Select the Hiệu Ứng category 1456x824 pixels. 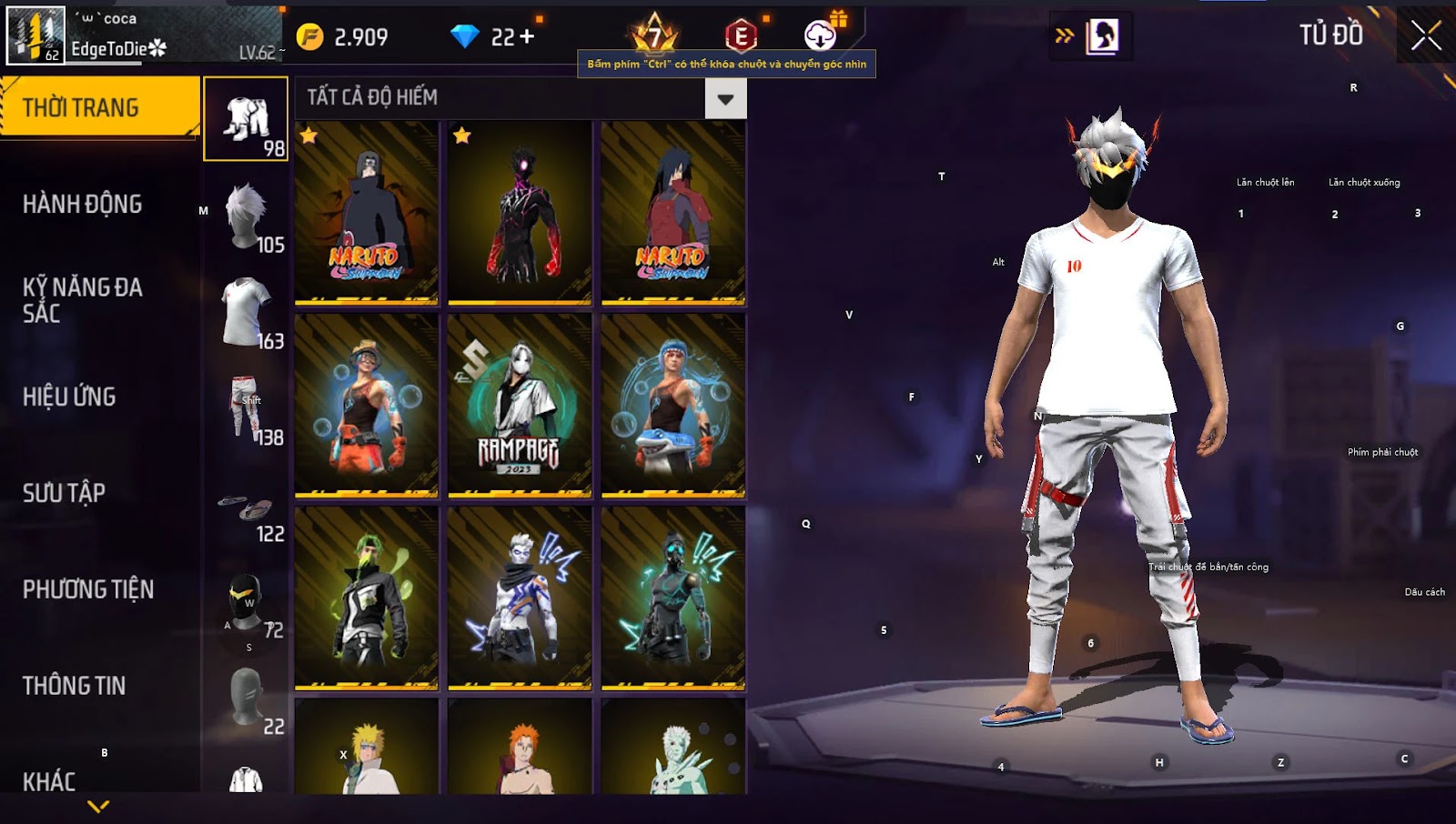coord(70,397)
